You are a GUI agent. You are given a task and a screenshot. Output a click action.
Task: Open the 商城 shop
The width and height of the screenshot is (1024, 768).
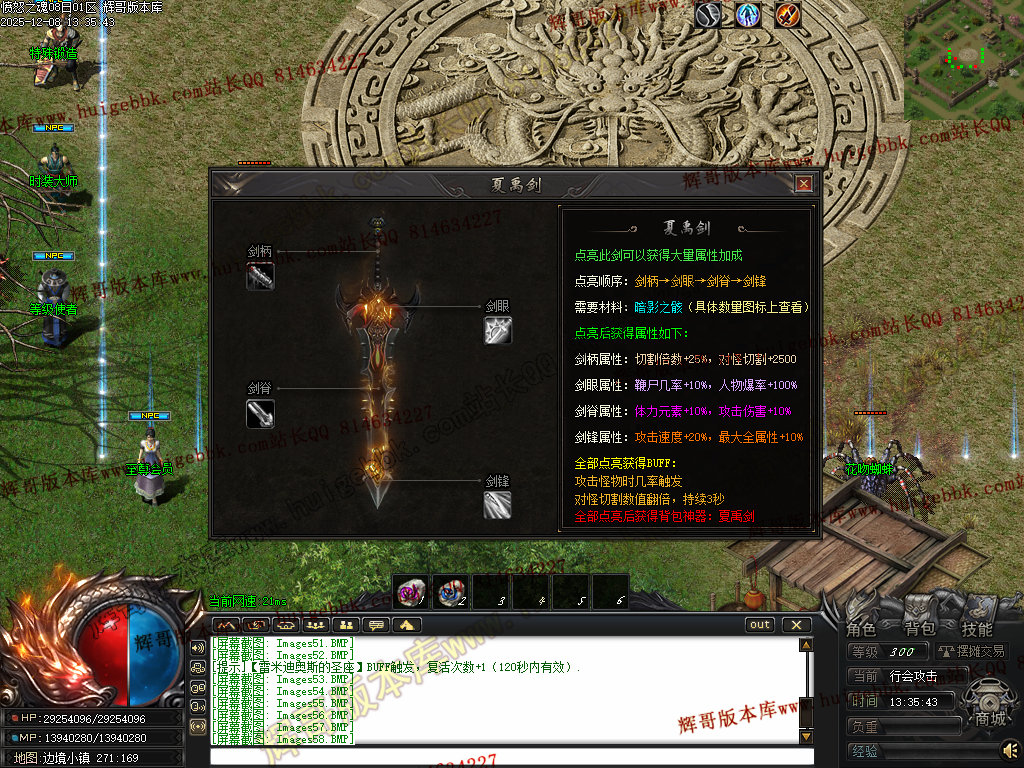tap(990, 718)
